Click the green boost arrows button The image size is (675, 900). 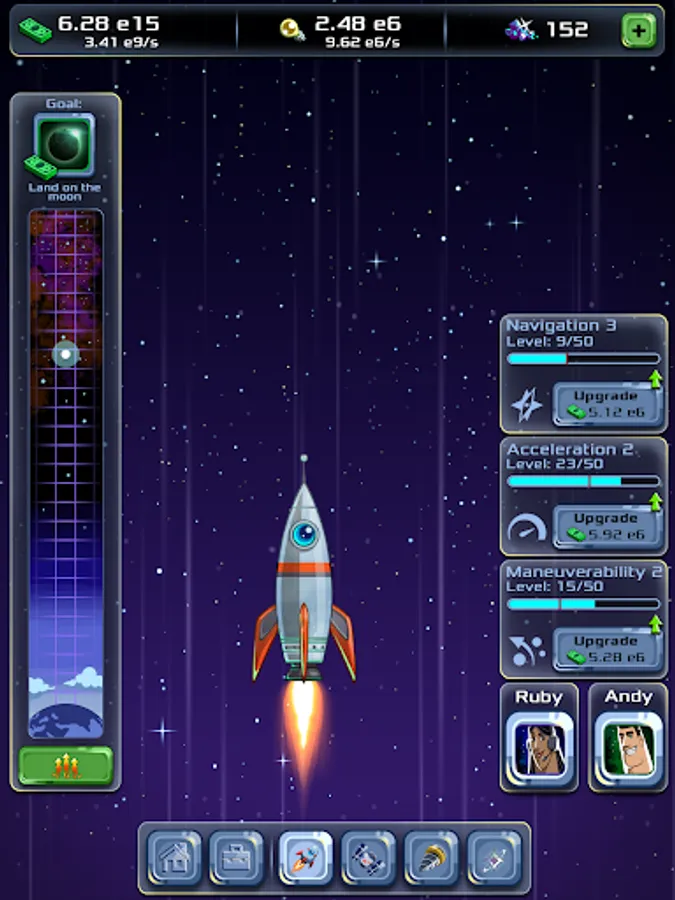pos(66,766)
